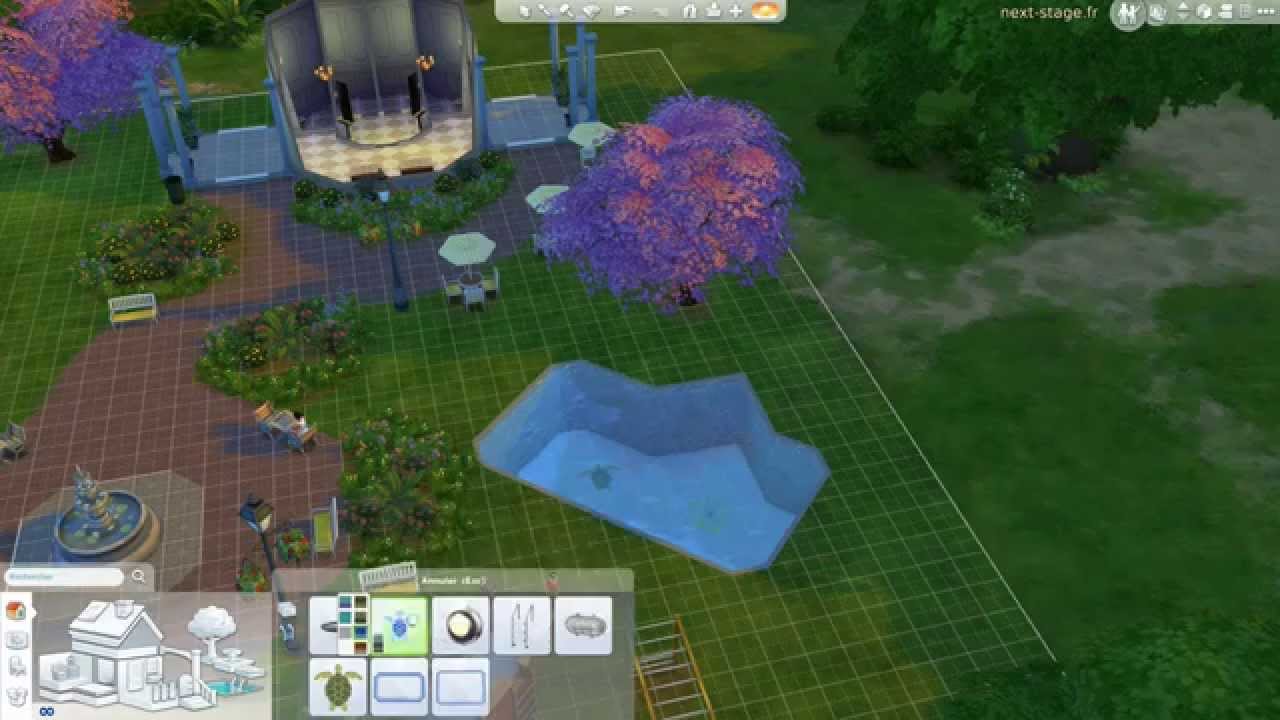Switch to the house build mode tab
This screenshot has height=720, width=1280.
coord(16,610)
